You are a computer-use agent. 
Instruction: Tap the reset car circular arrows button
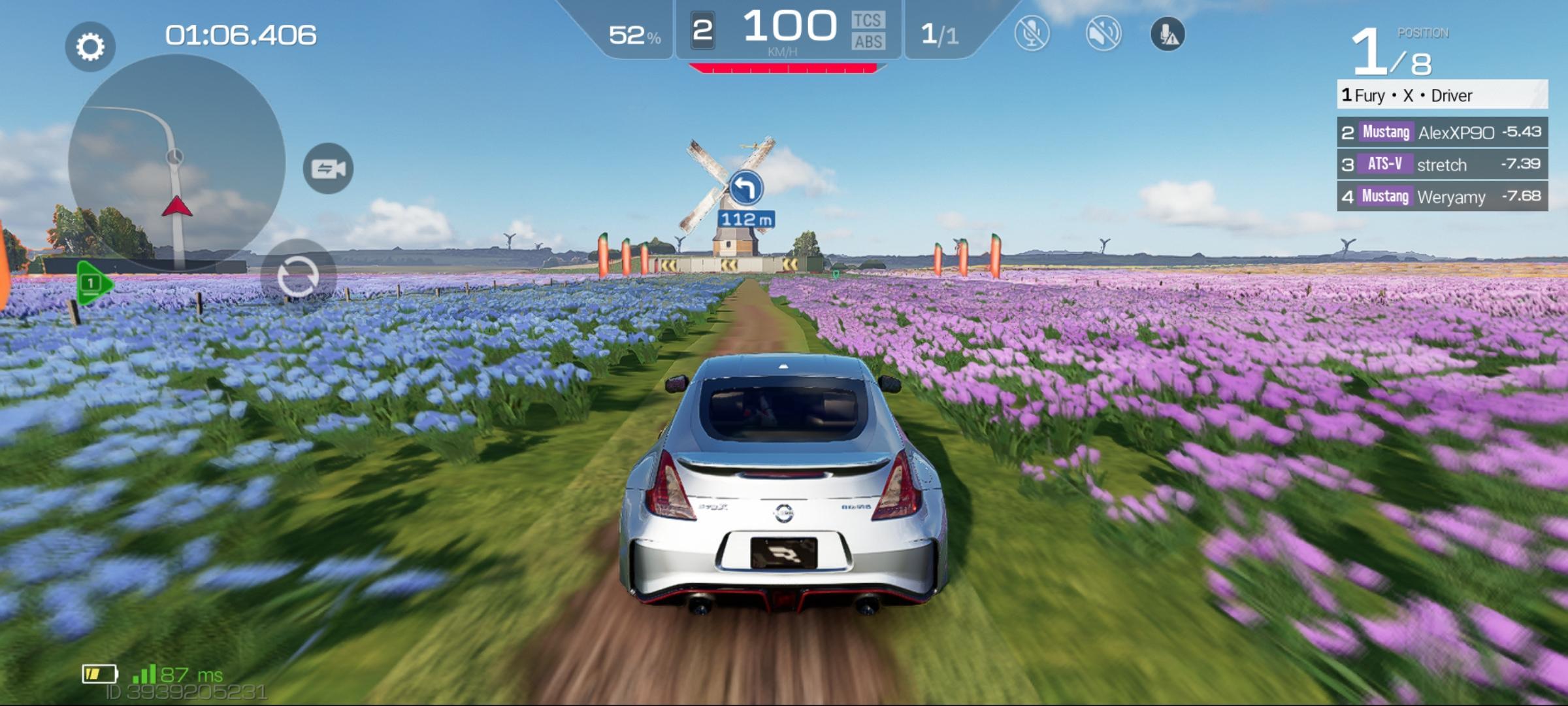click(298, 277)
